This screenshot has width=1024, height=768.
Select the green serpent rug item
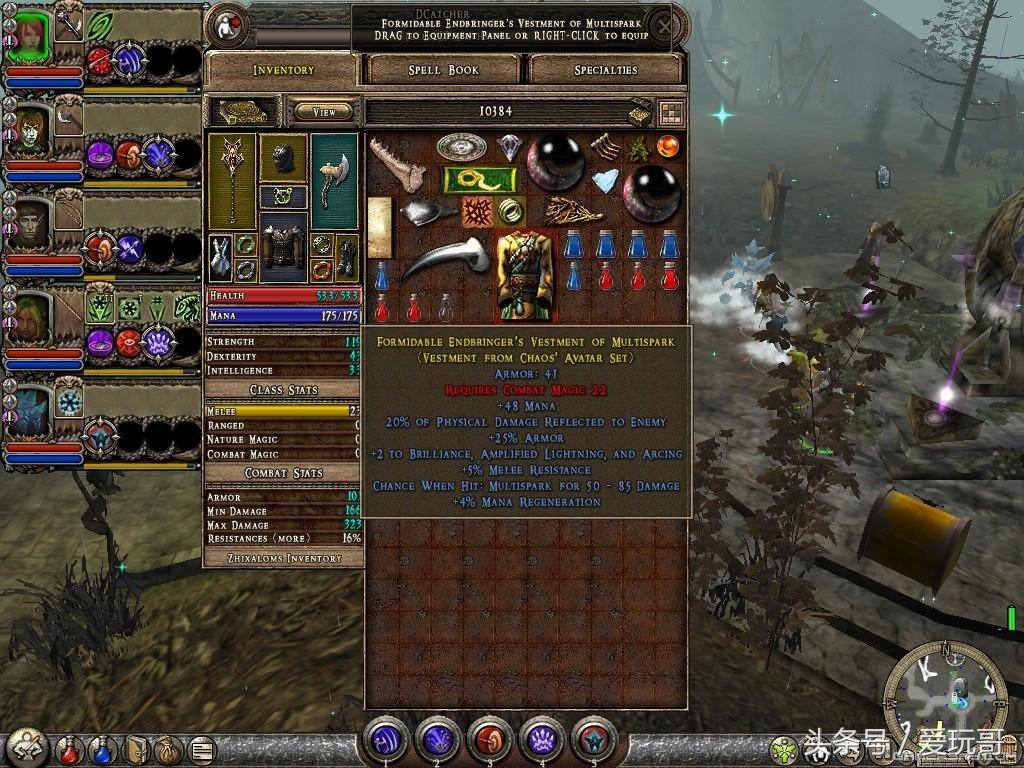coord(479,180)
